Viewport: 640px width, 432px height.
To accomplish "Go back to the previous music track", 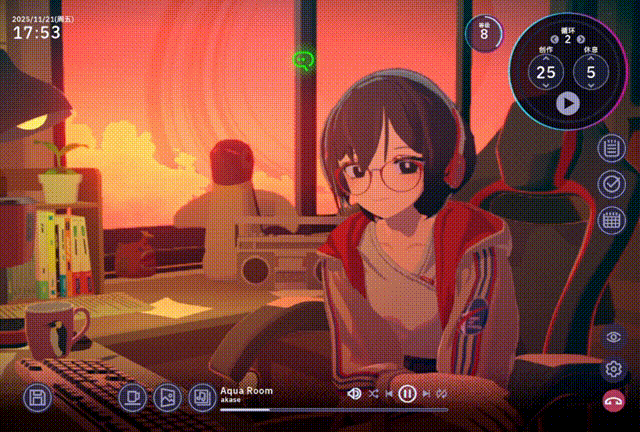I will pos(389,394).
